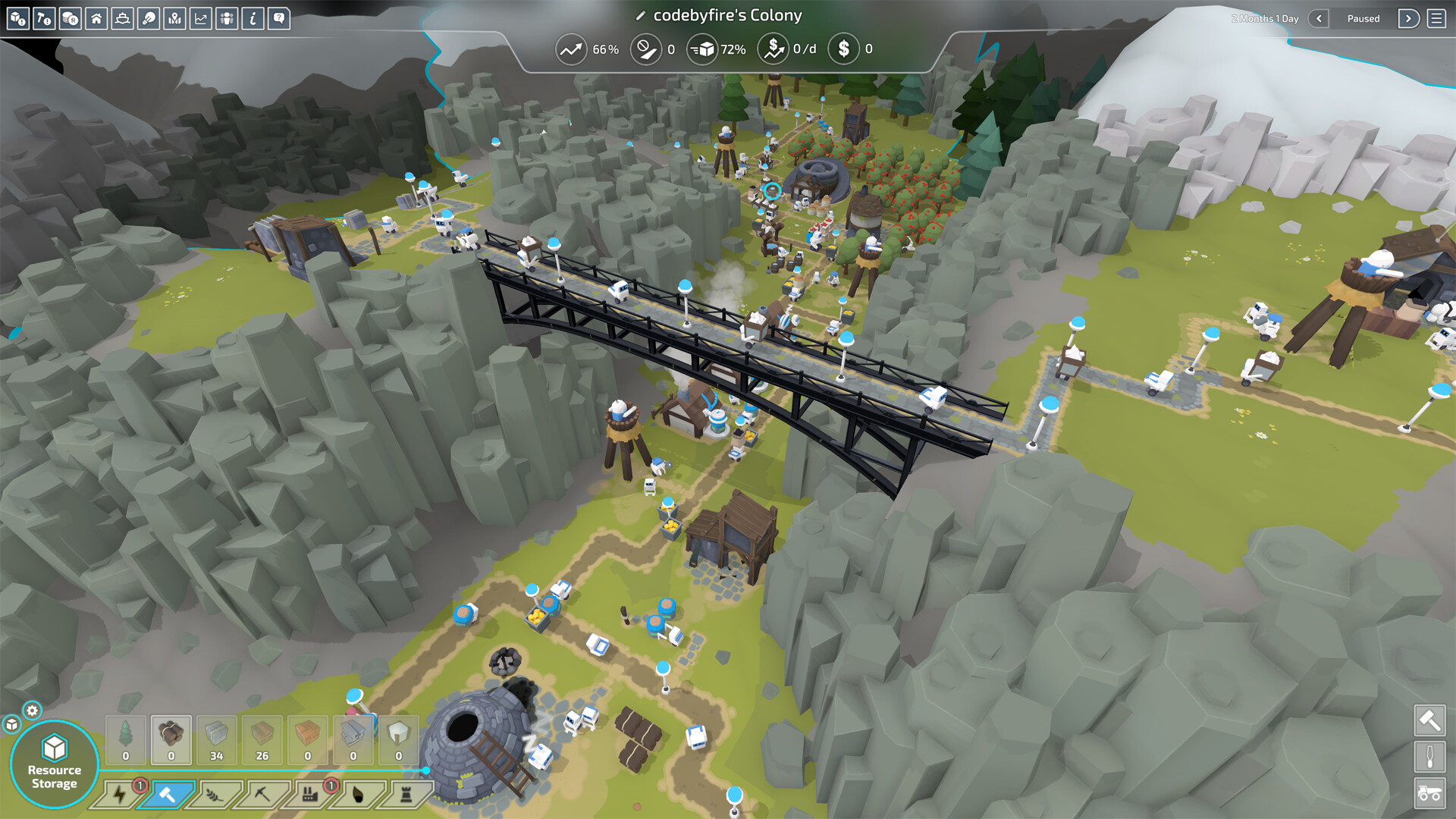Image resolution: width=1456 pixels, height=819 pixels.
Task: Activate the bulldozer demolish tool
Action: [x=1429, y=793]
